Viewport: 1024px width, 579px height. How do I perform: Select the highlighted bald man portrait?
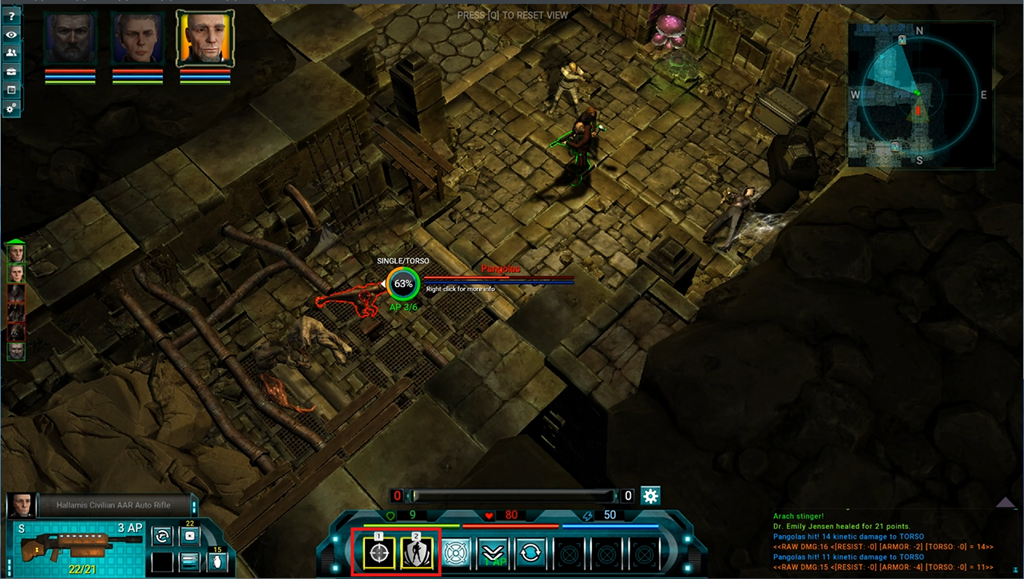204,39
